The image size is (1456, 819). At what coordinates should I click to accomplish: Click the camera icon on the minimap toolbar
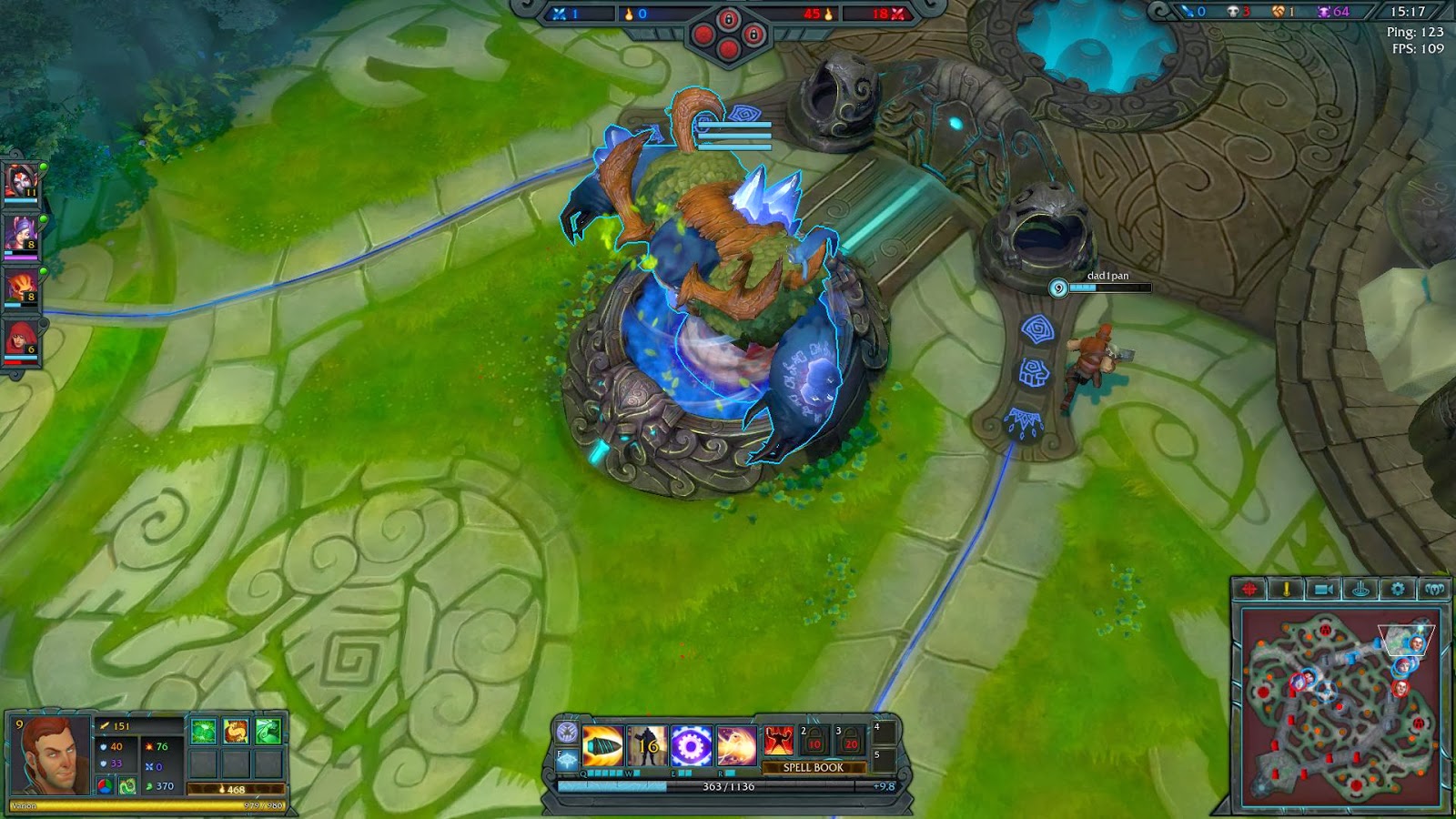tap(1324, 589)
